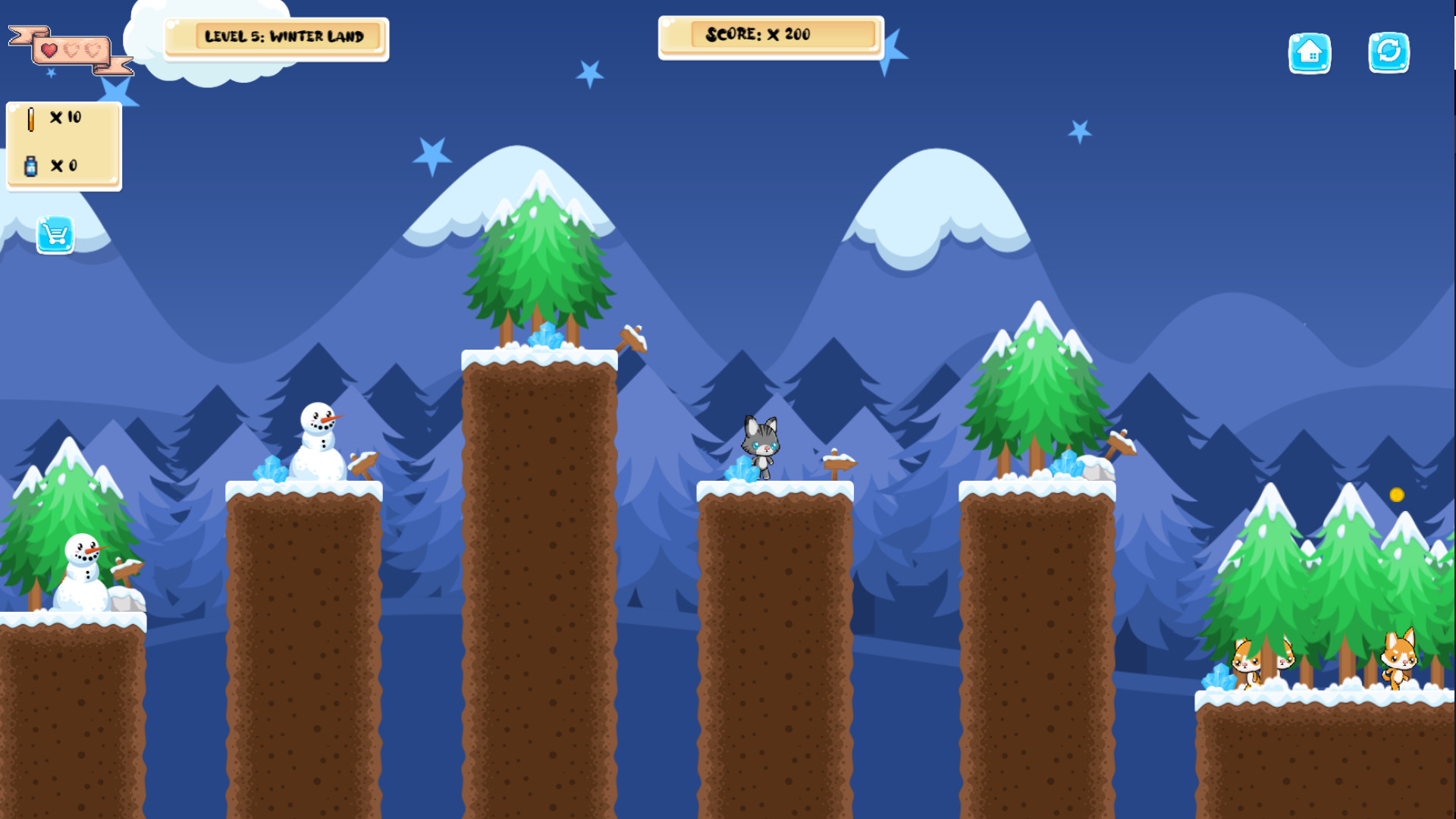1456x819 pixels.
Task: Open the shop with the cart icon
Action: 55,235
